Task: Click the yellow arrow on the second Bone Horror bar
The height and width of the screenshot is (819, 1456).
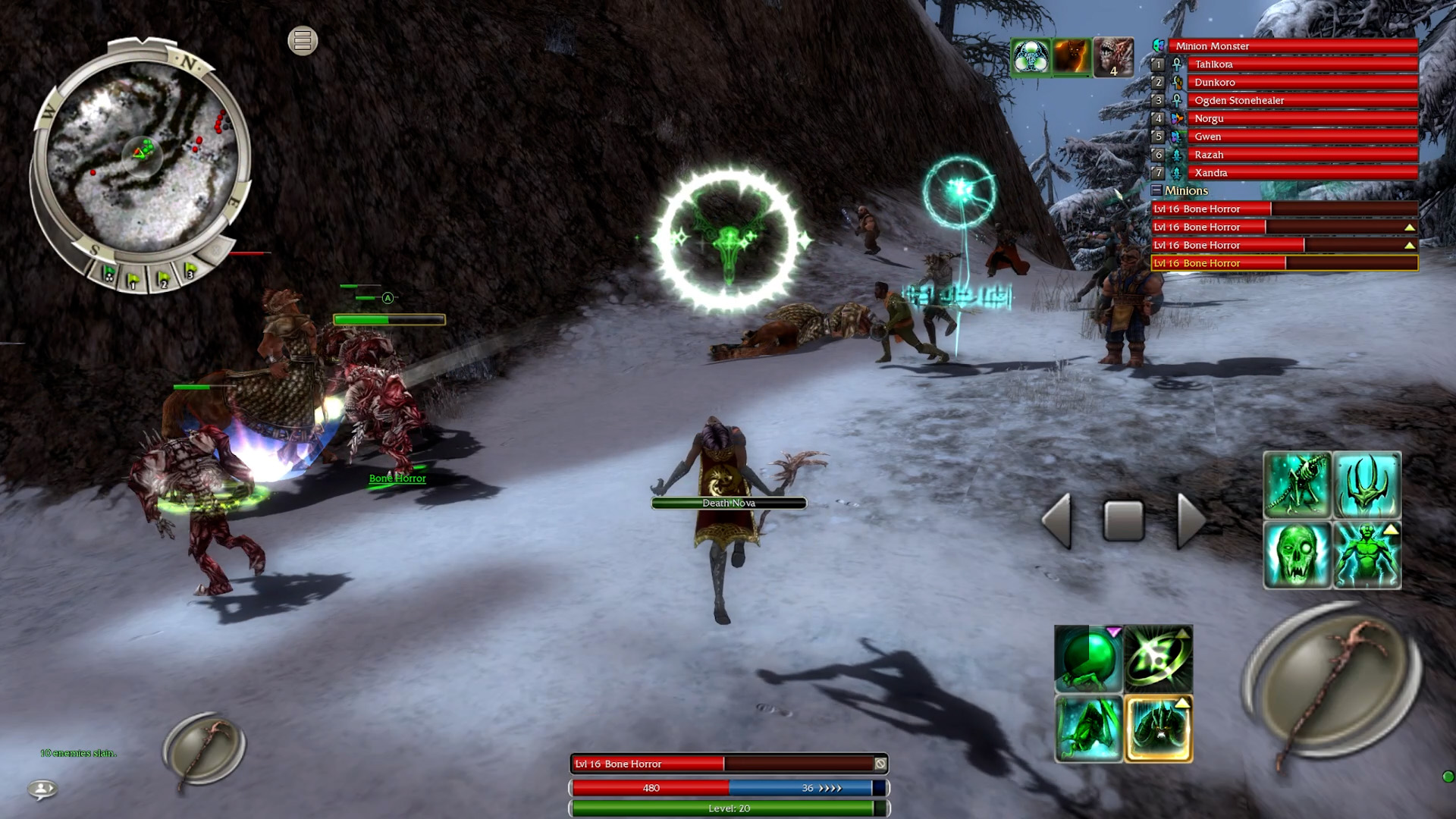Action: point(1410,226)
